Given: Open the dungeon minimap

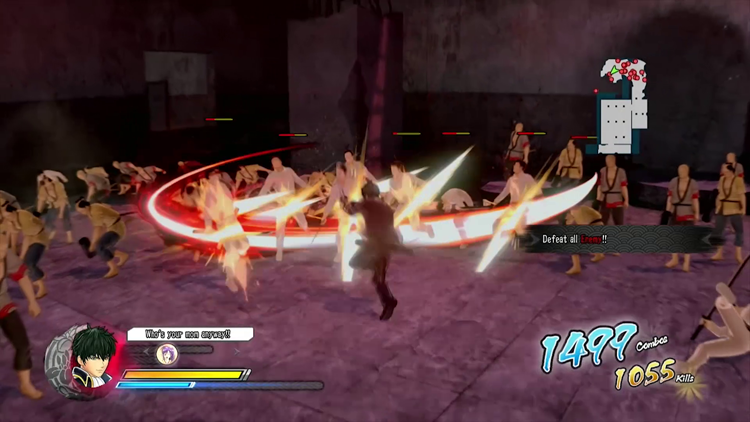Looking at the screenshot, I should tap(622, 105).
